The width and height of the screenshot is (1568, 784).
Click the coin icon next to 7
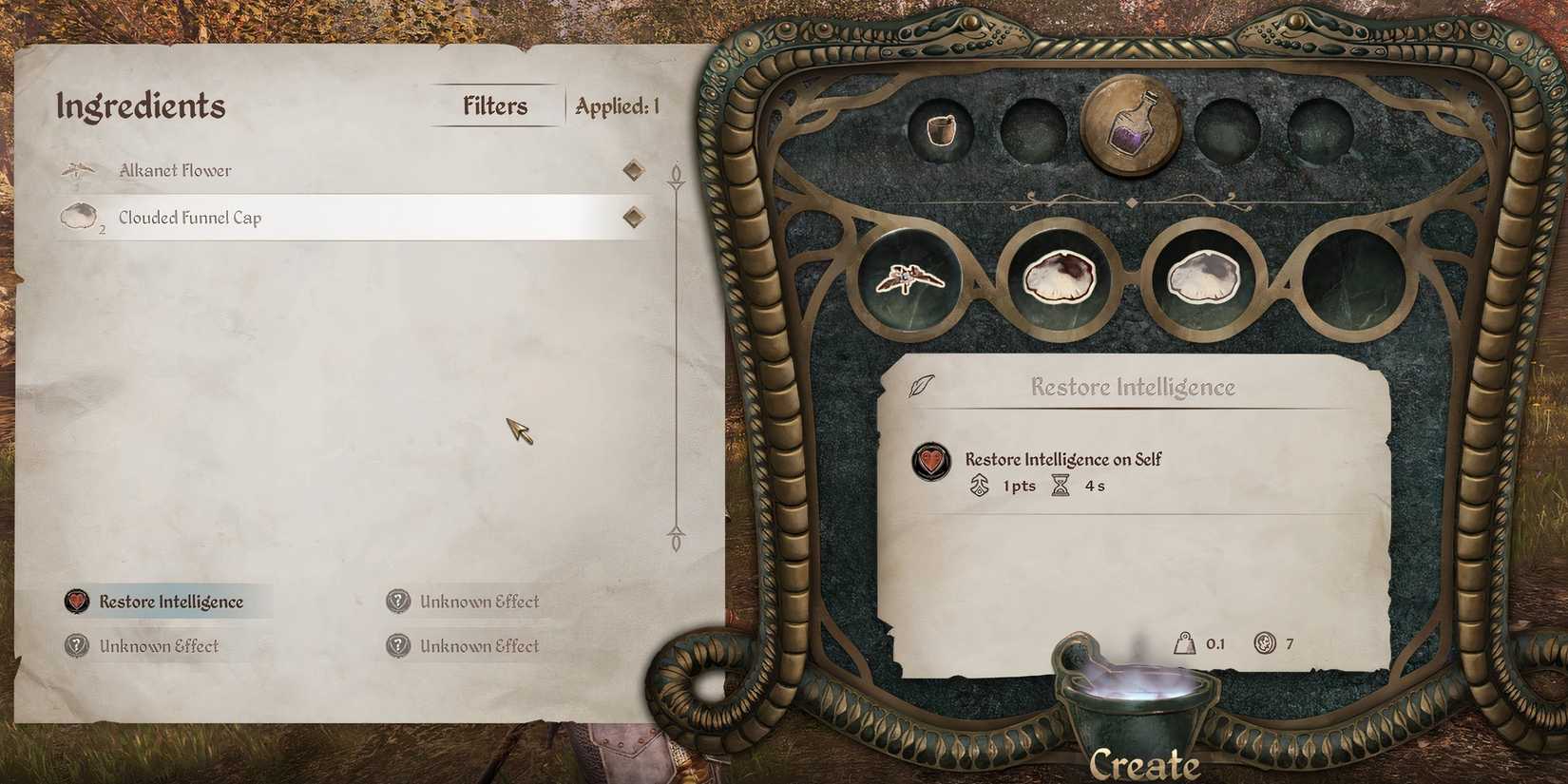click(x=1265, y=643)
